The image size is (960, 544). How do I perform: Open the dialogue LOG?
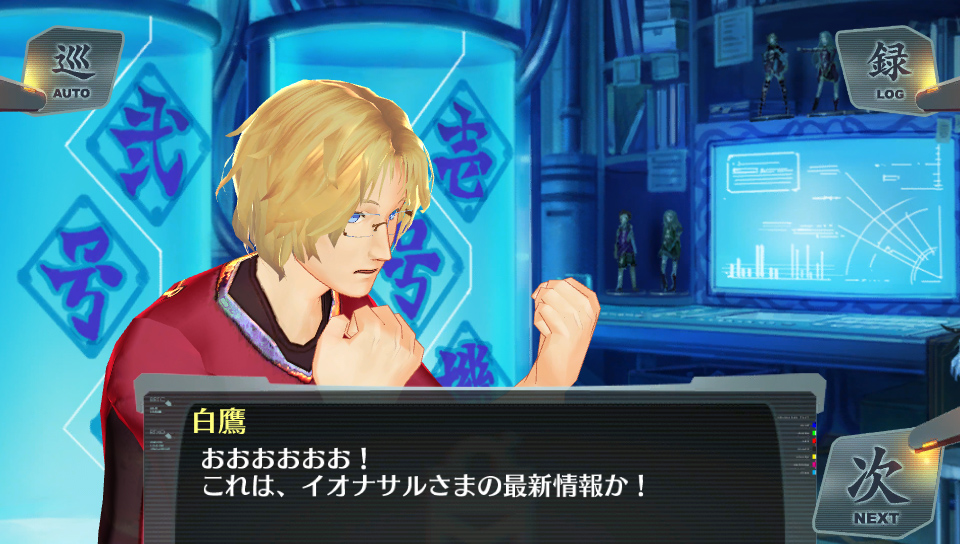888,68
